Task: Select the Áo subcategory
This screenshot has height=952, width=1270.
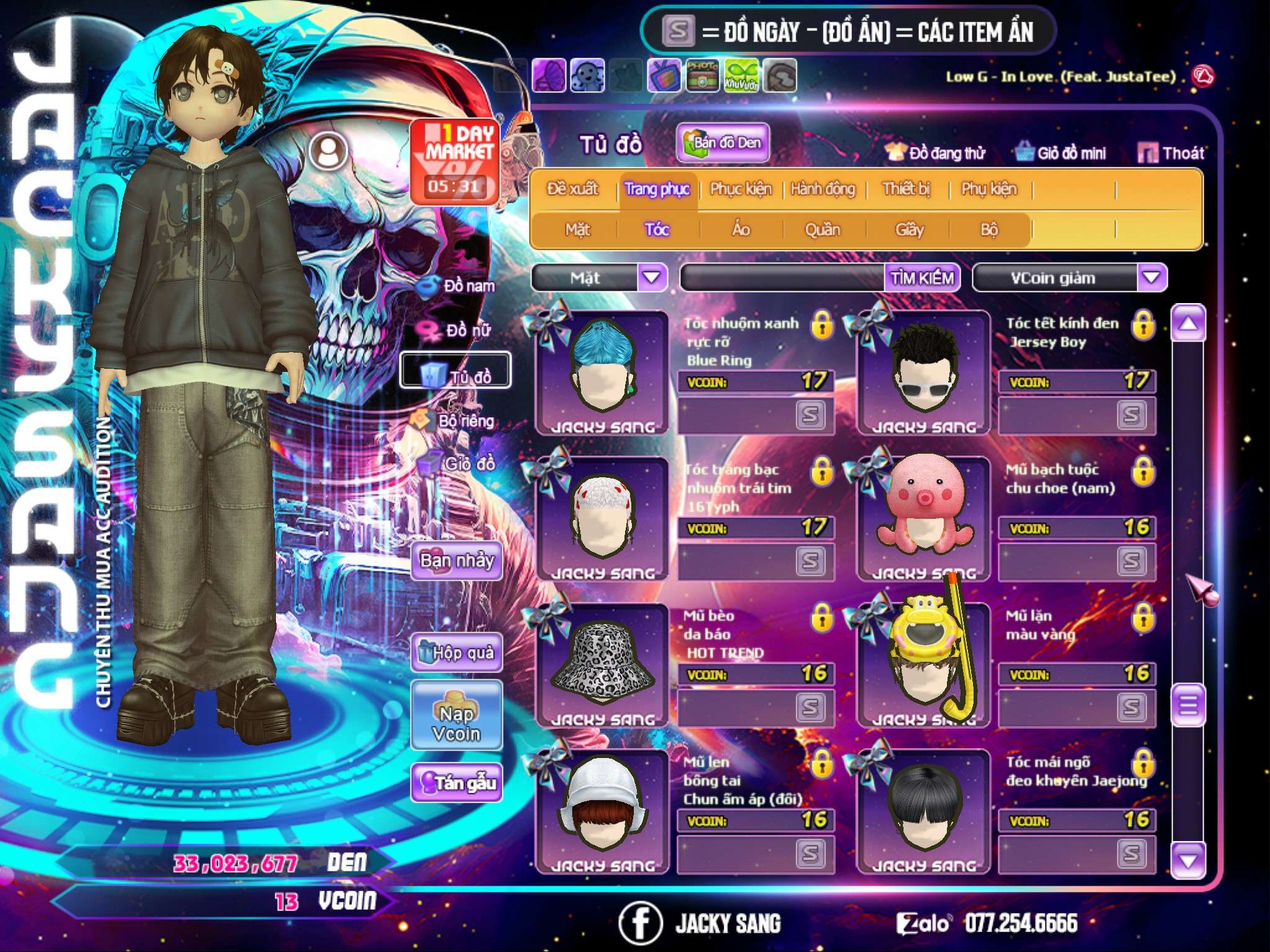Action: (x=741, y=230)
